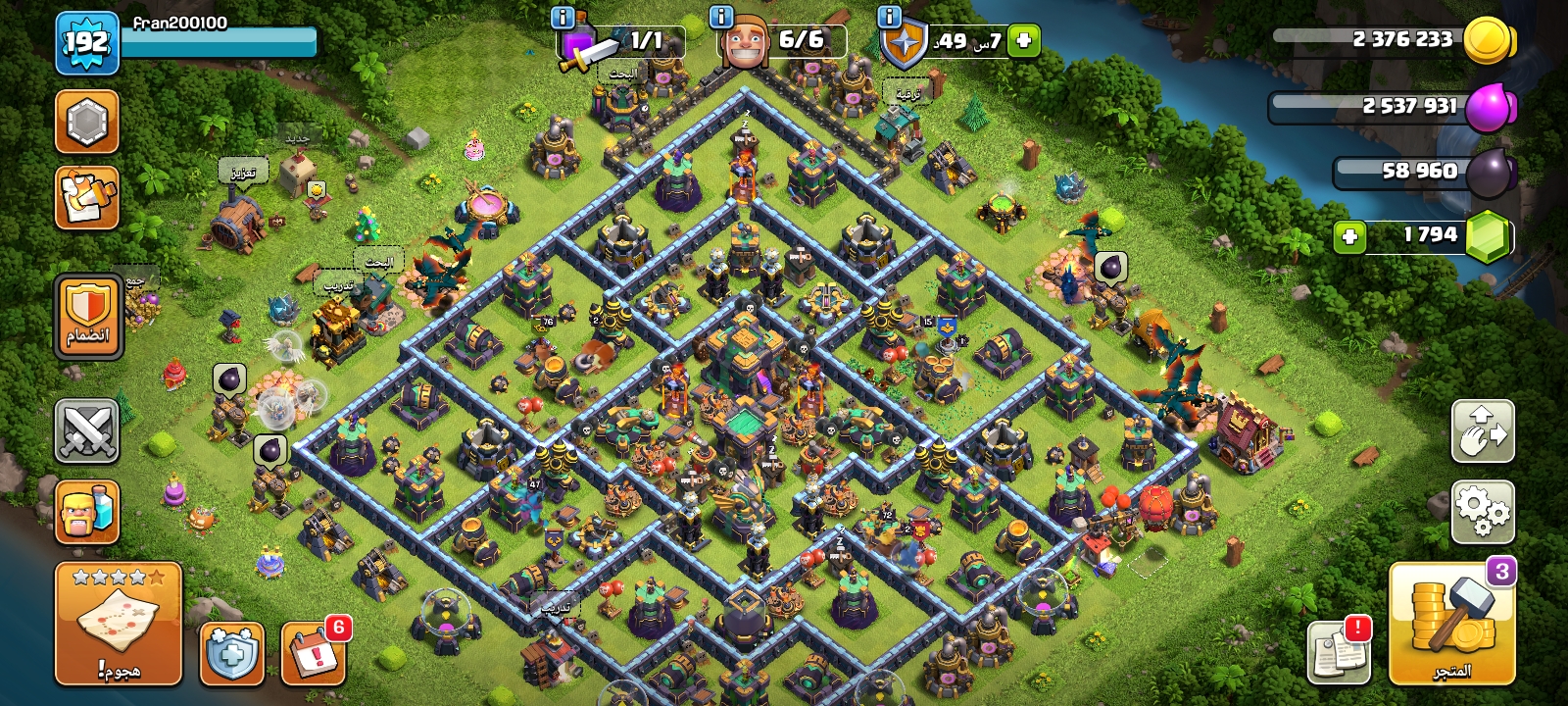
Task: Open the notes button with red alert
Action: click(x=1339, y=651)
